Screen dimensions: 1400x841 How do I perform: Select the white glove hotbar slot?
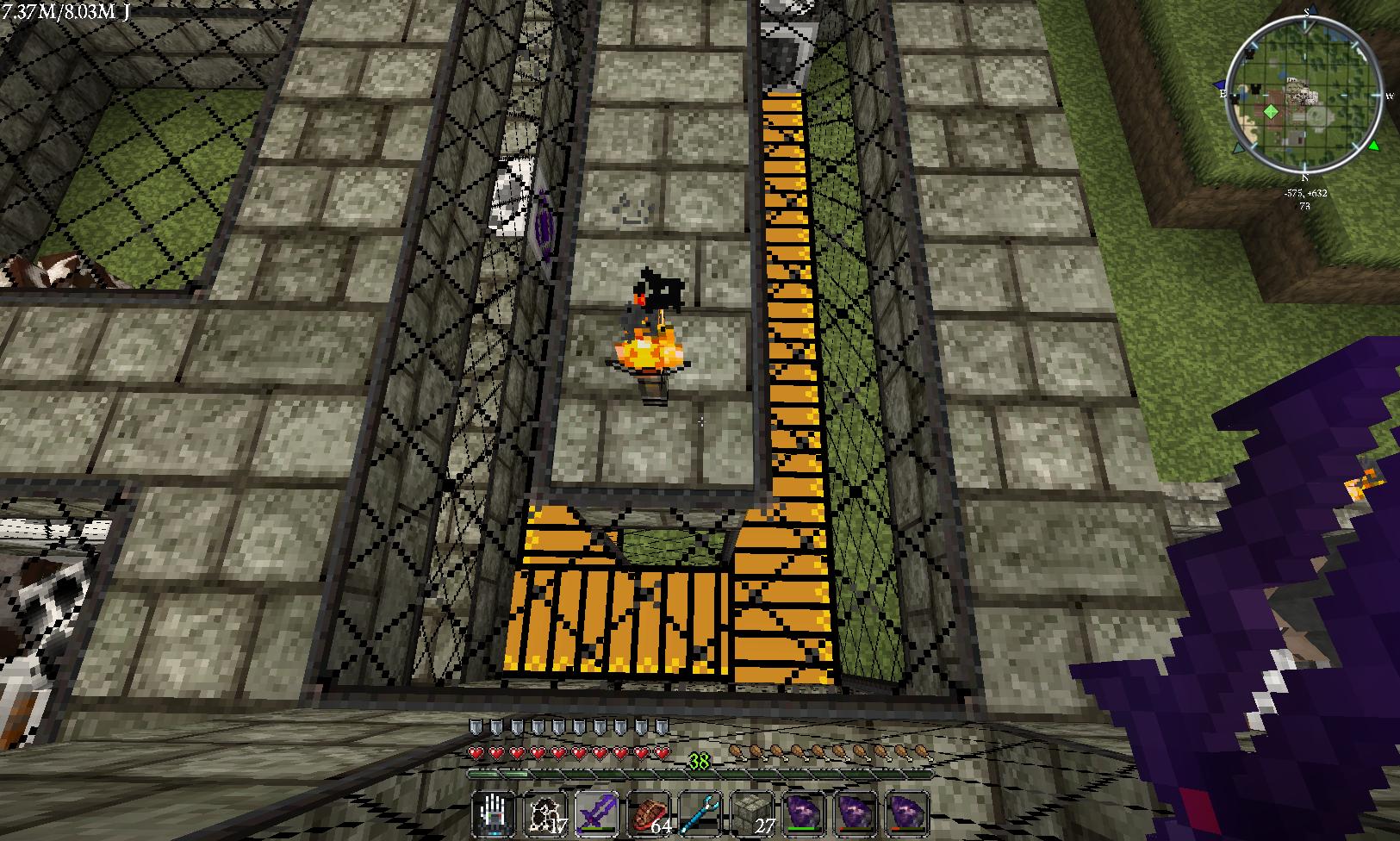495,813
